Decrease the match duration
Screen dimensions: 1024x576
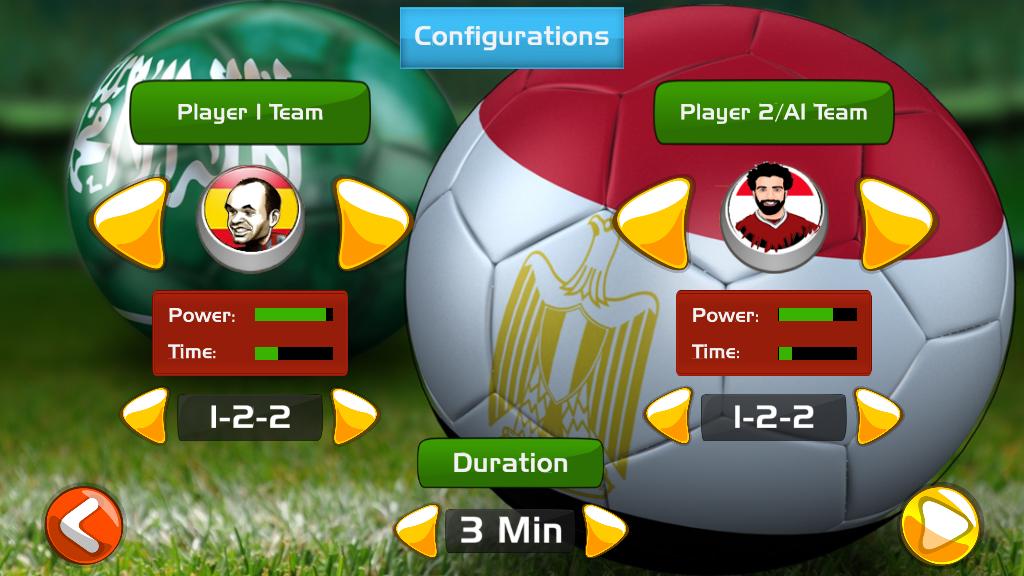tap(418, 530)
